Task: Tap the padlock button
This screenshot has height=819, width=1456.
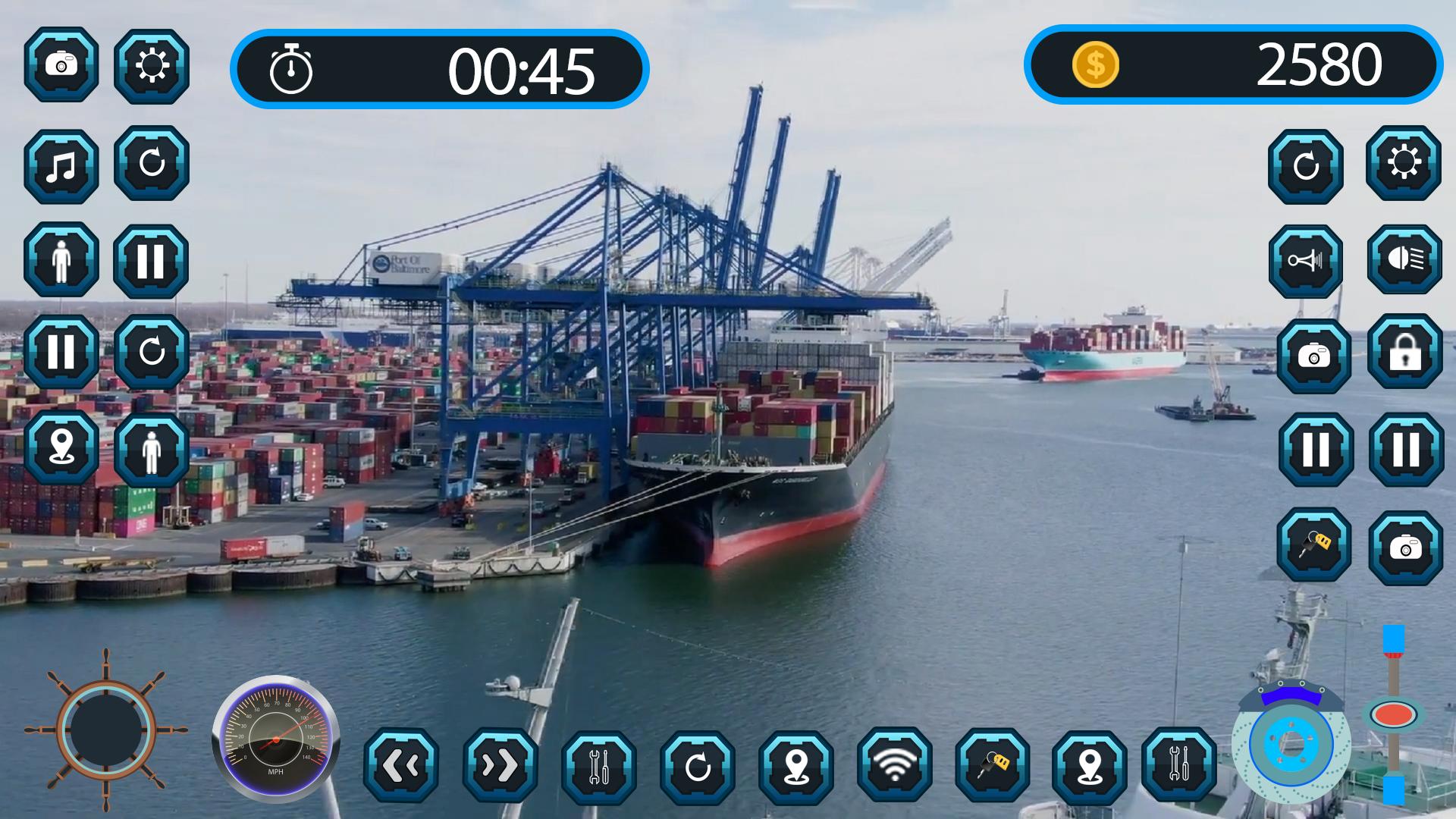Action: (x=1404, y=352)
